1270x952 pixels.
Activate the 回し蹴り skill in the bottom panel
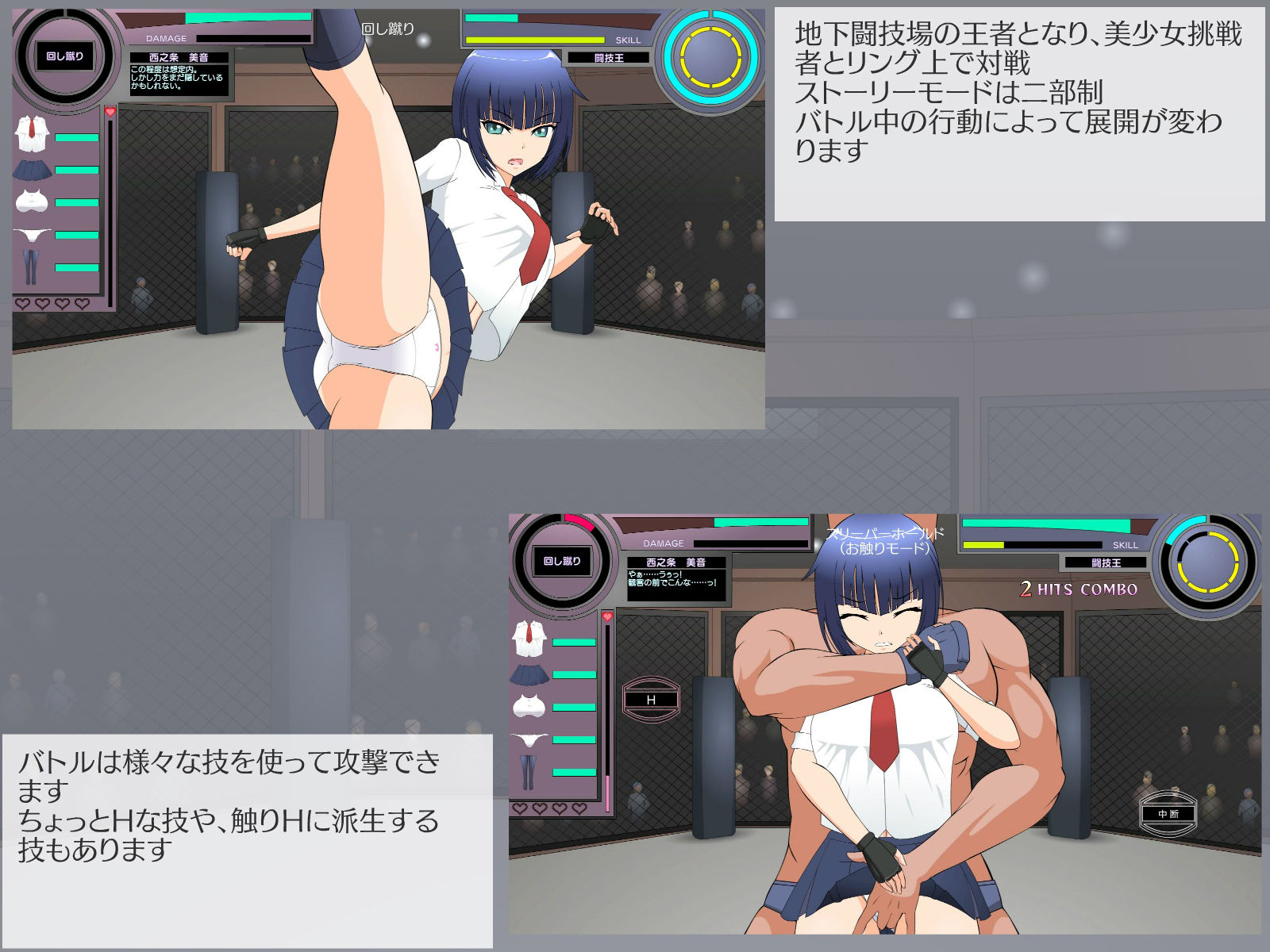564,559
